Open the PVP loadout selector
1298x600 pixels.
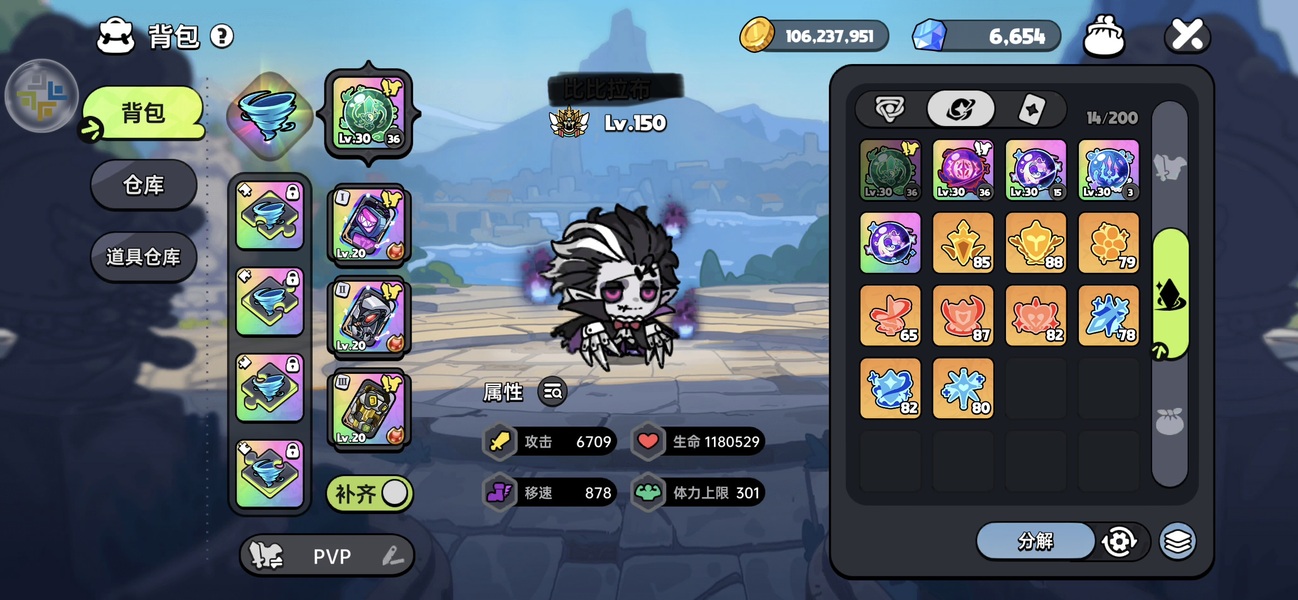(327, 556)
